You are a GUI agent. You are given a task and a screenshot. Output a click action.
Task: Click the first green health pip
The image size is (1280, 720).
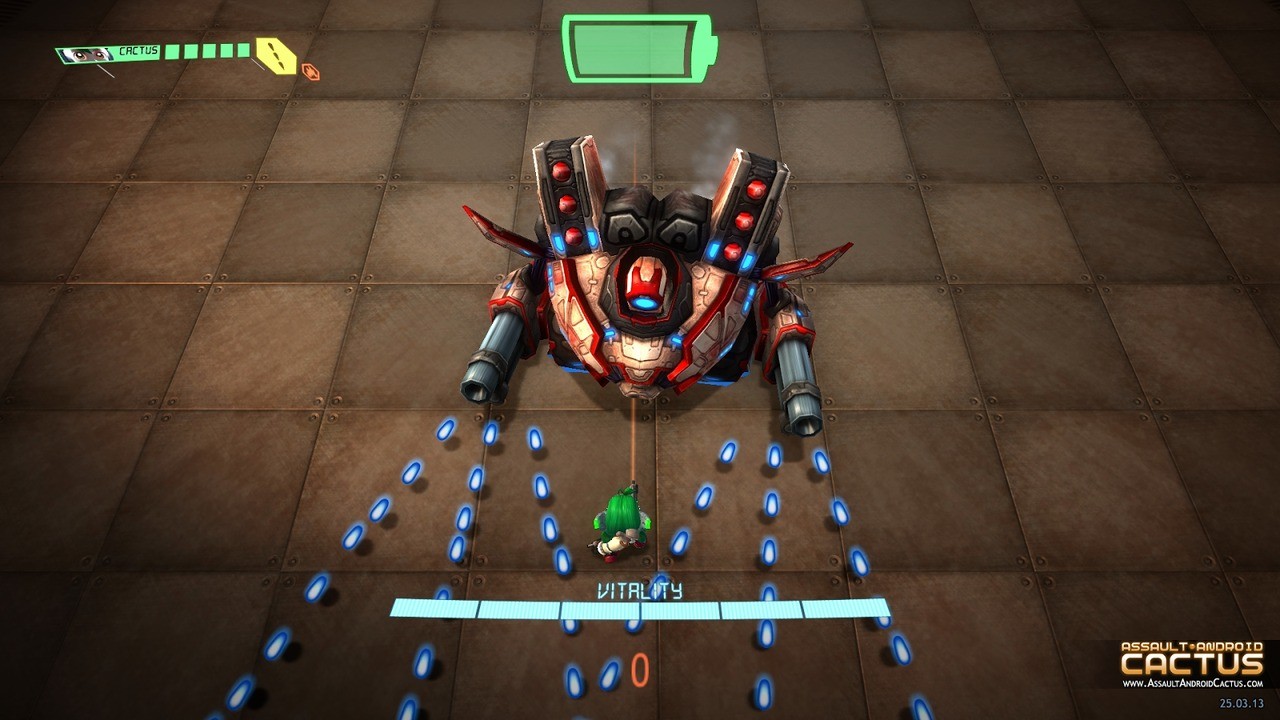click(x=170, y=51)
